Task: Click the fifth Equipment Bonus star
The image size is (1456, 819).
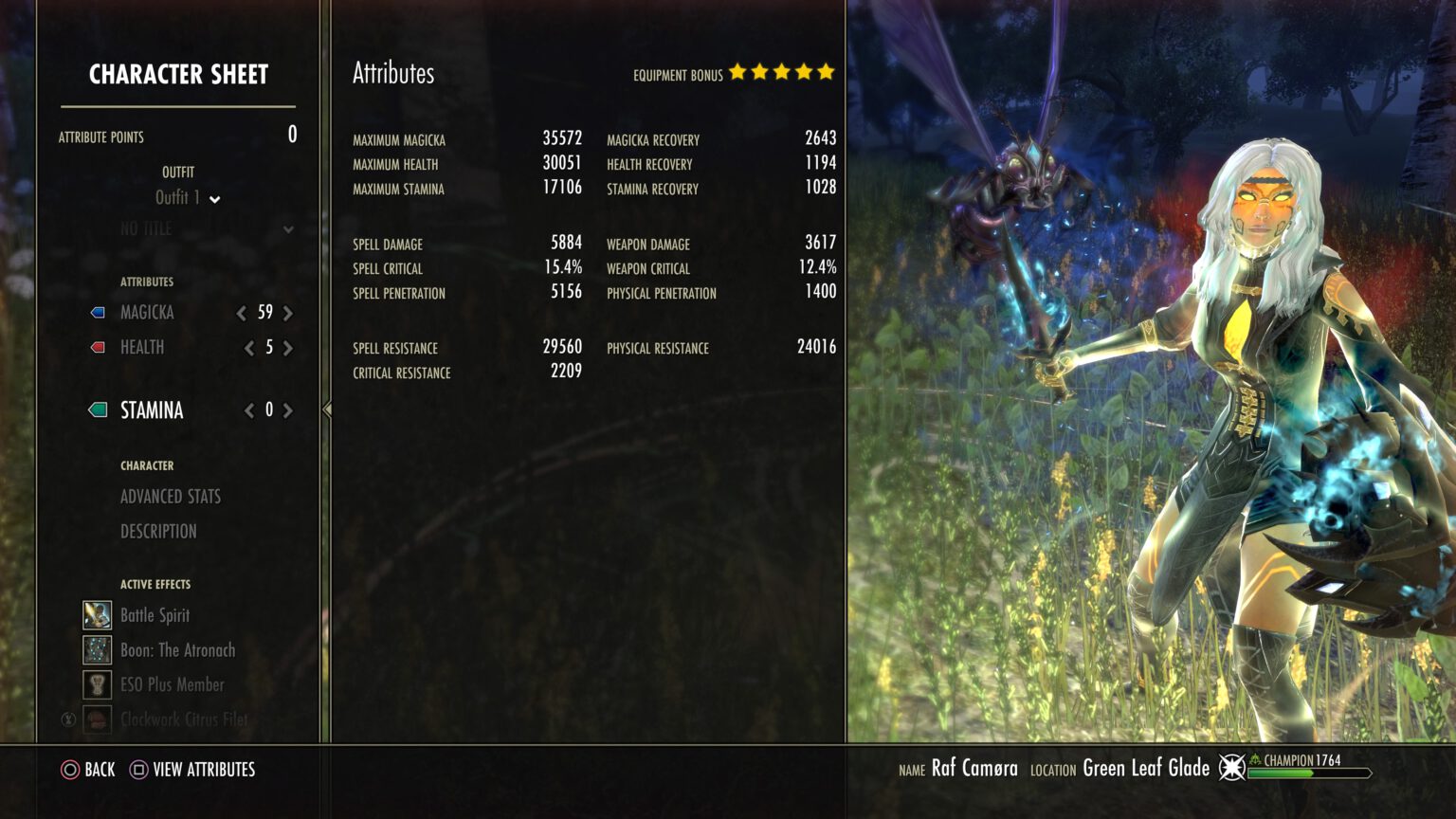Action: (823, 70)
